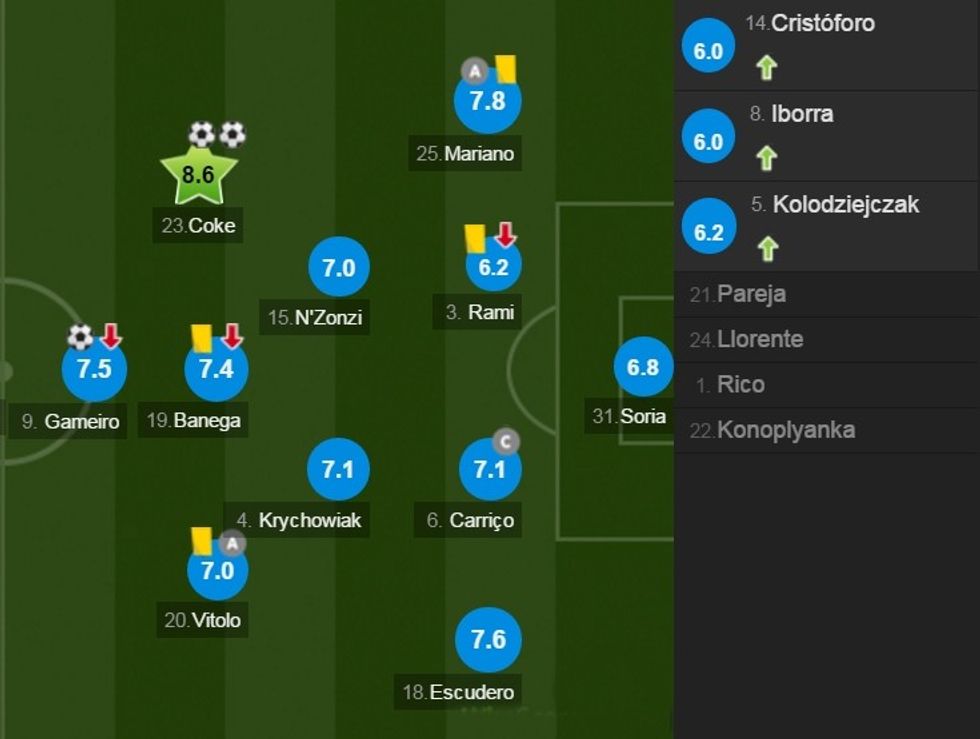Select Konoplyanka from the bench list
Viewport: 980px width, 739px height.
coord(826,431)
